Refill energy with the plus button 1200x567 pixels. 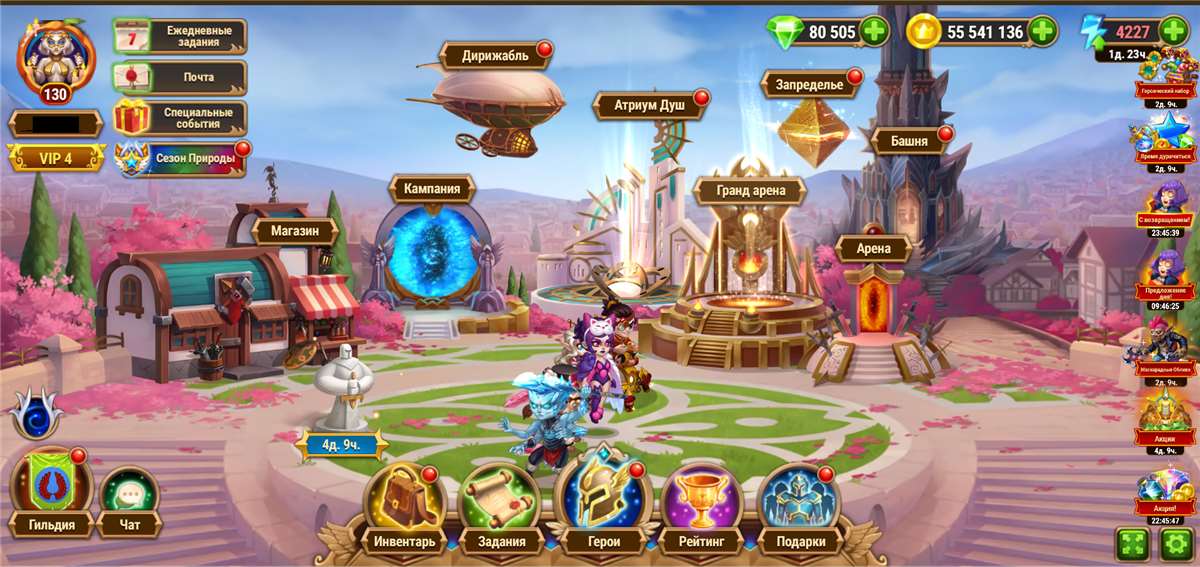tap(1174, 30)
